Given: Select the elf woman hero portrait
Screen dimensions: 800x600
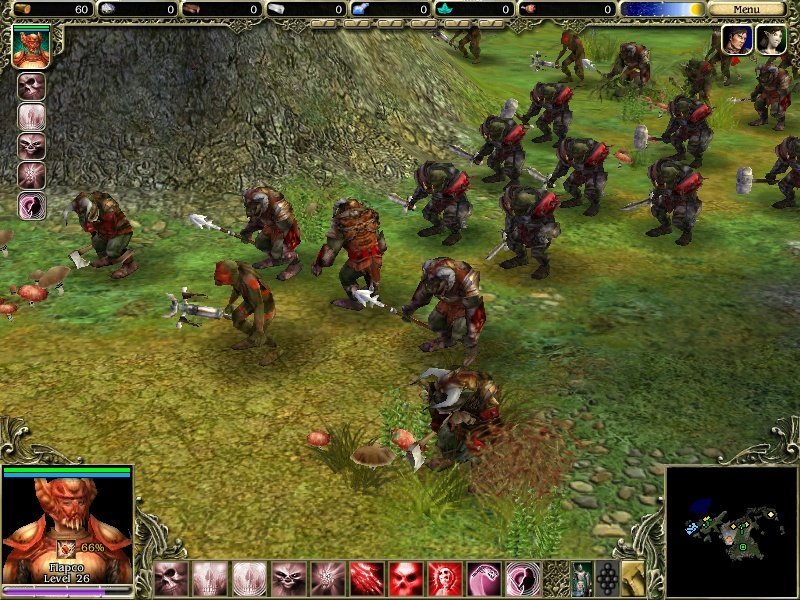Looking at the screenshot, I should pos(770,40).
